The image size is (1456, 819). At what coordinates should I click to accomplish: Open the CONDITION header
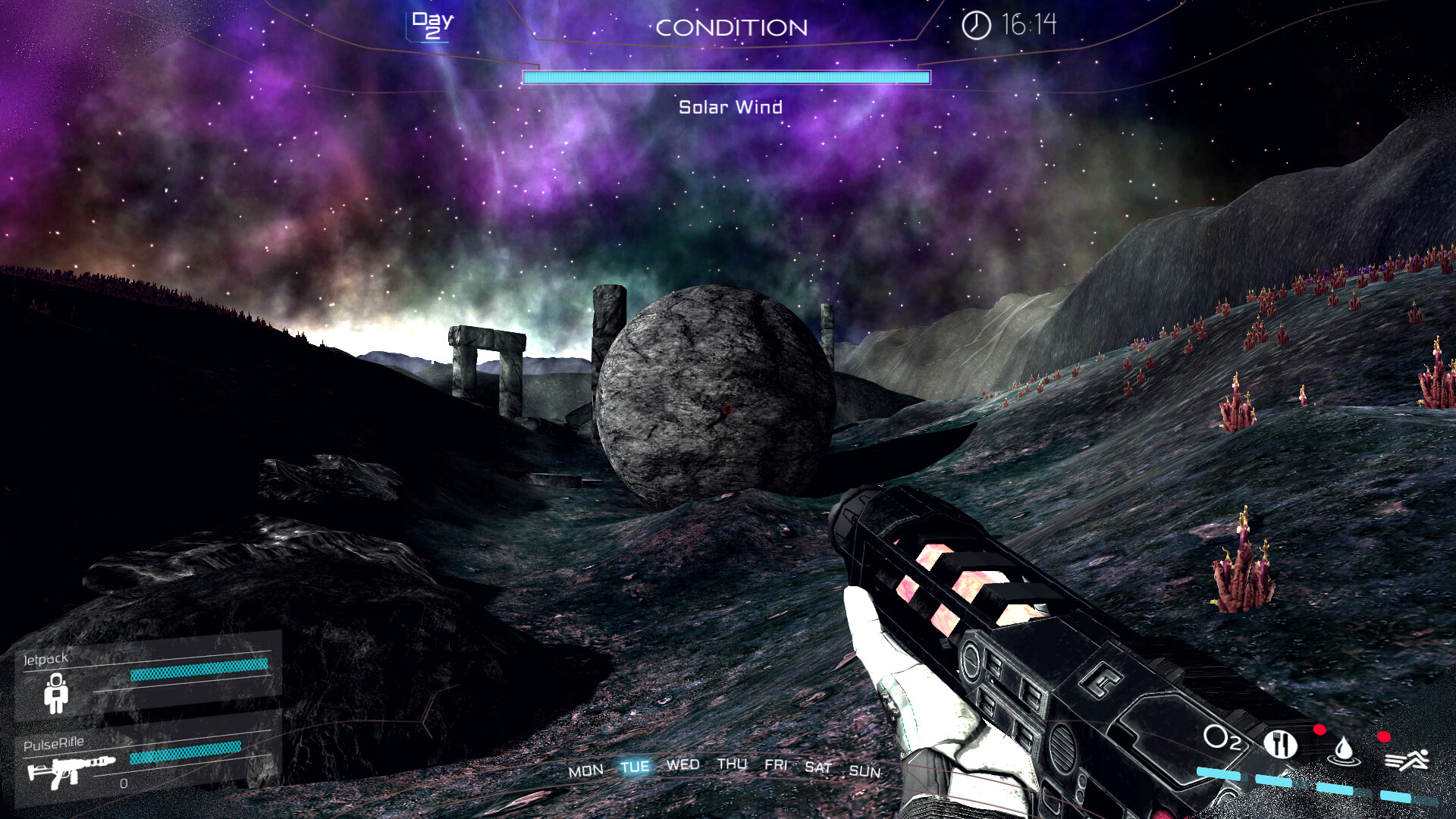(x=731, y=28)
